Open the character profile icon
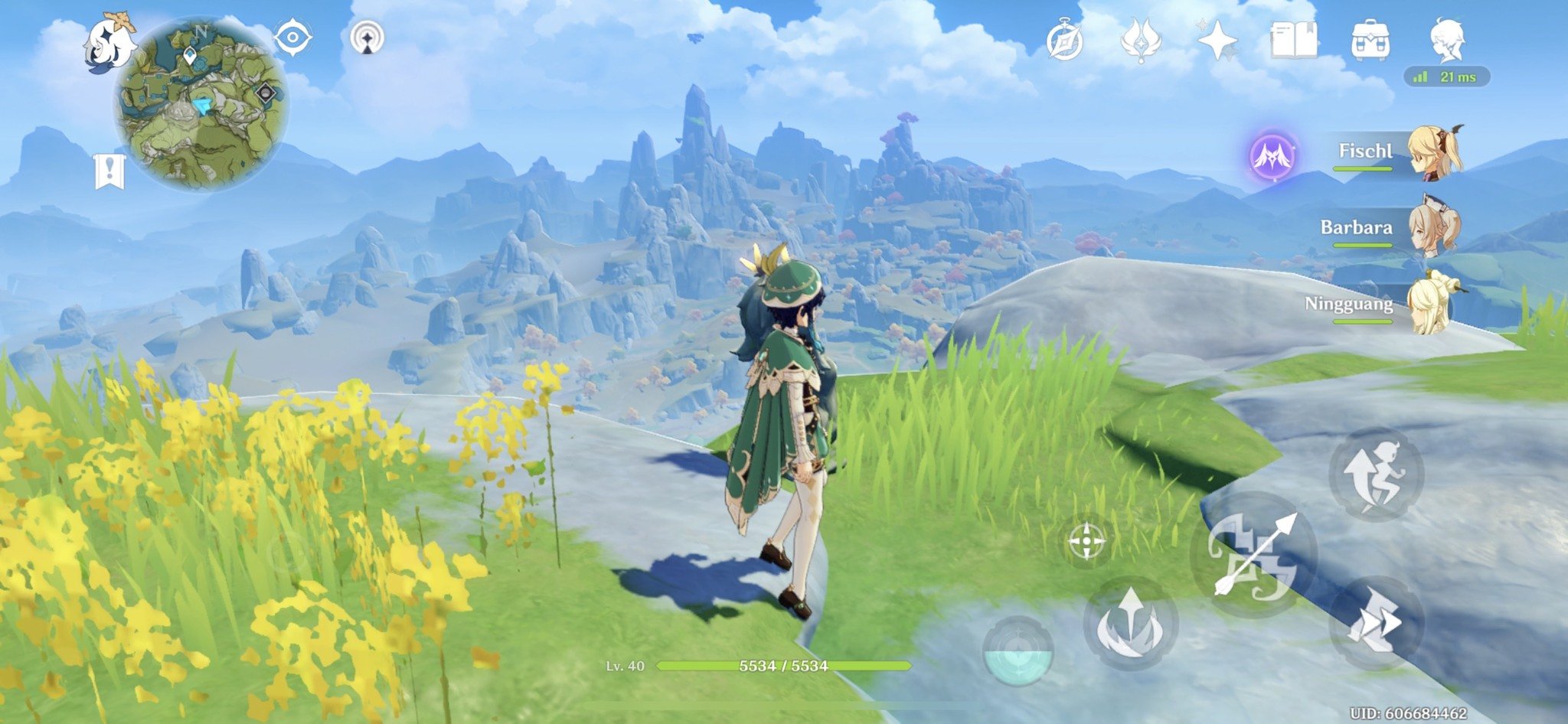This screenshot has width=1568, height=724. click(x=1447, y=40)
